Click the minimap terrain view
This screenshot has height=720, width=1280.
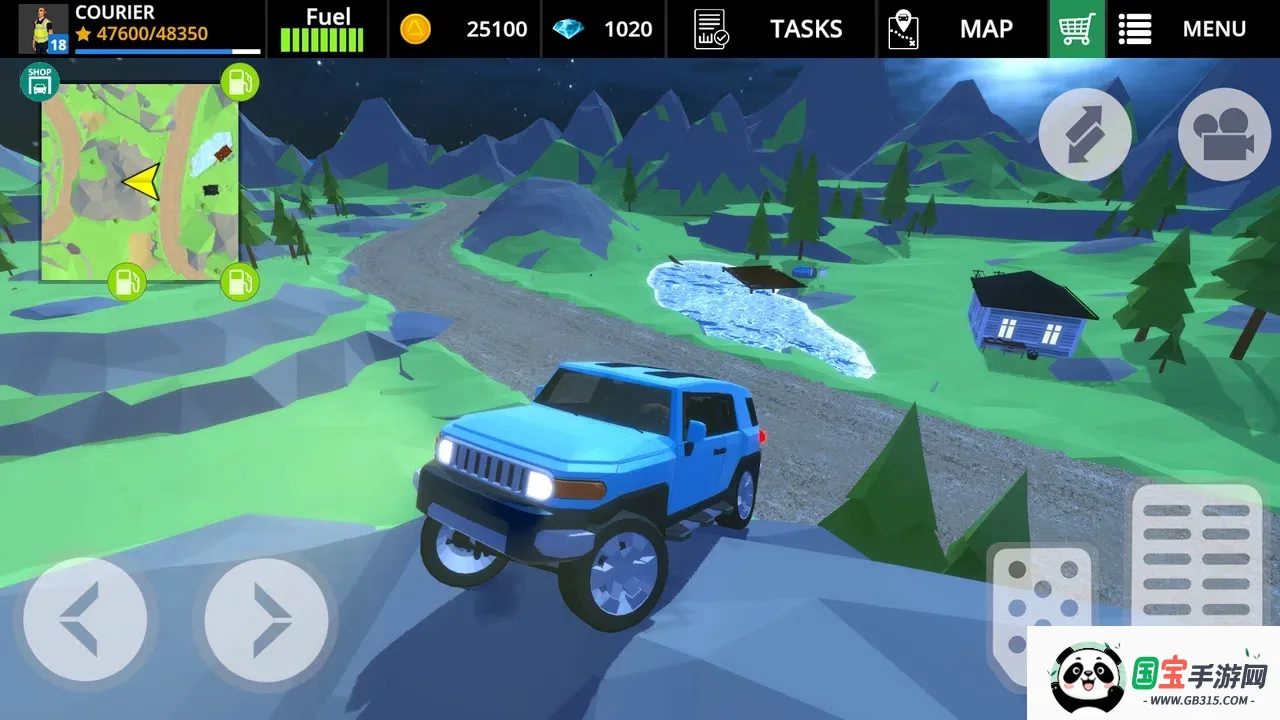140,180
